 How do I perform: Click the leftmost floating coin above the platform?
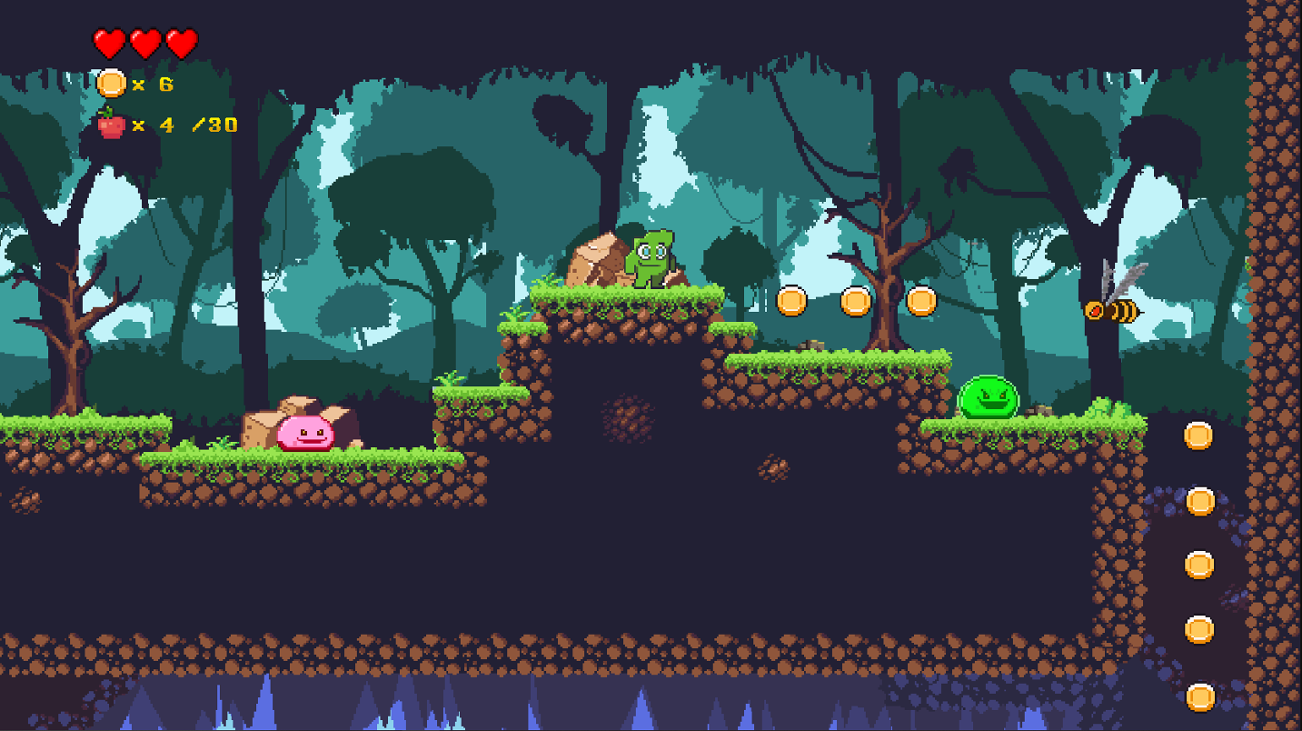tap(793, 299)
